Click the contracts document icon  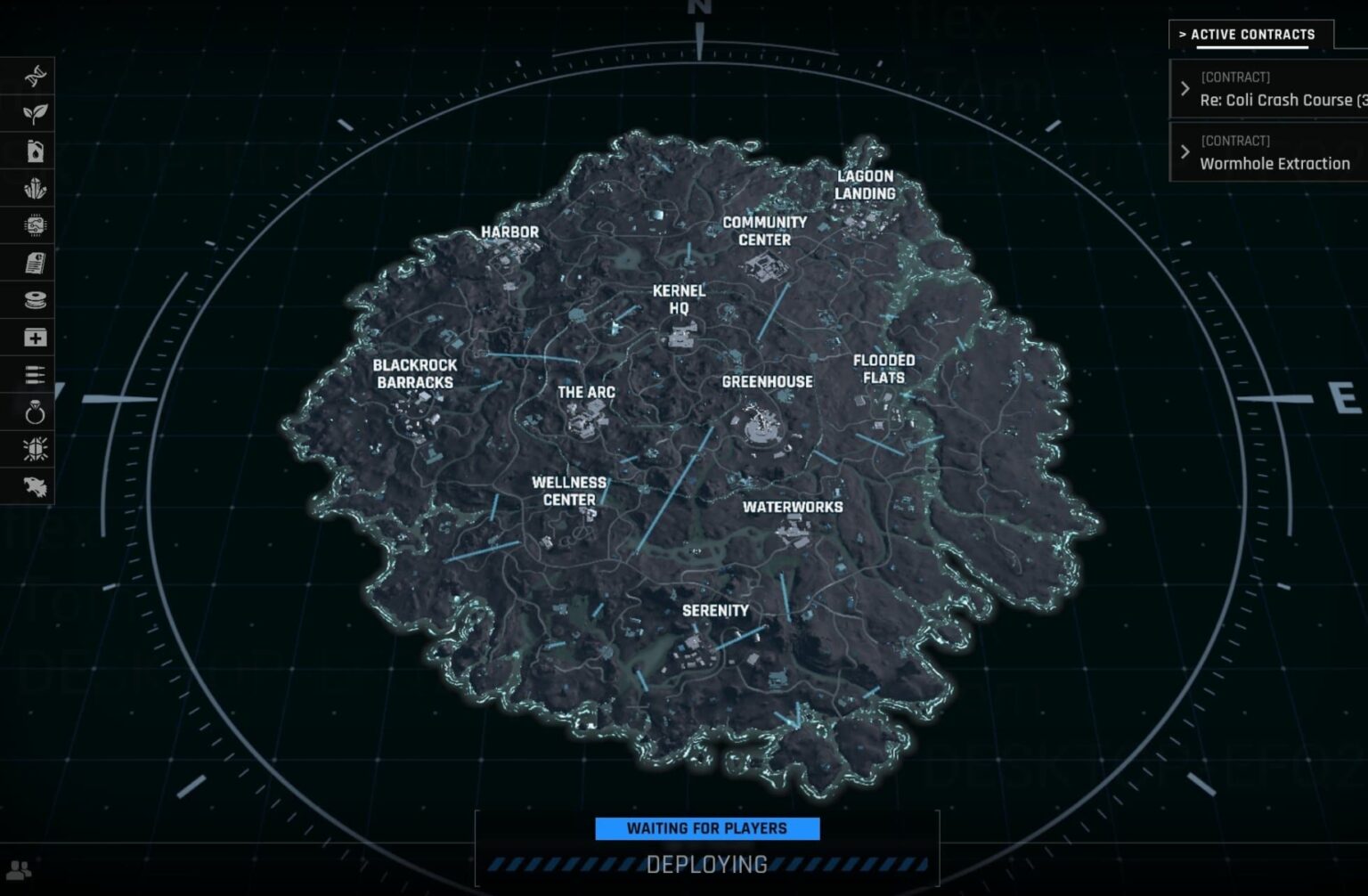[33, 263]
